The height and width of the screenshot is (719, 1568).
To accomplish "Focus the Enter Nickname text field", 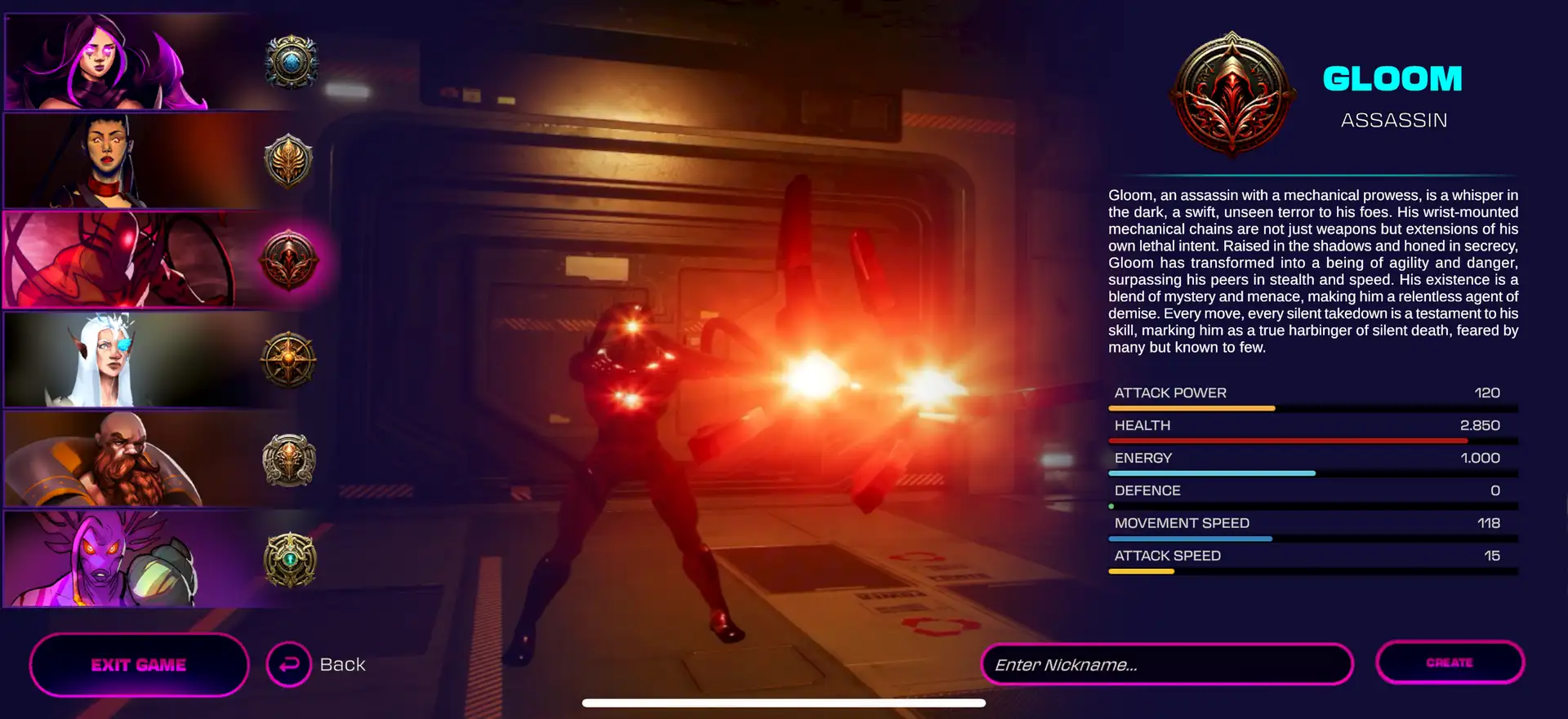I will pos(1166,665).
